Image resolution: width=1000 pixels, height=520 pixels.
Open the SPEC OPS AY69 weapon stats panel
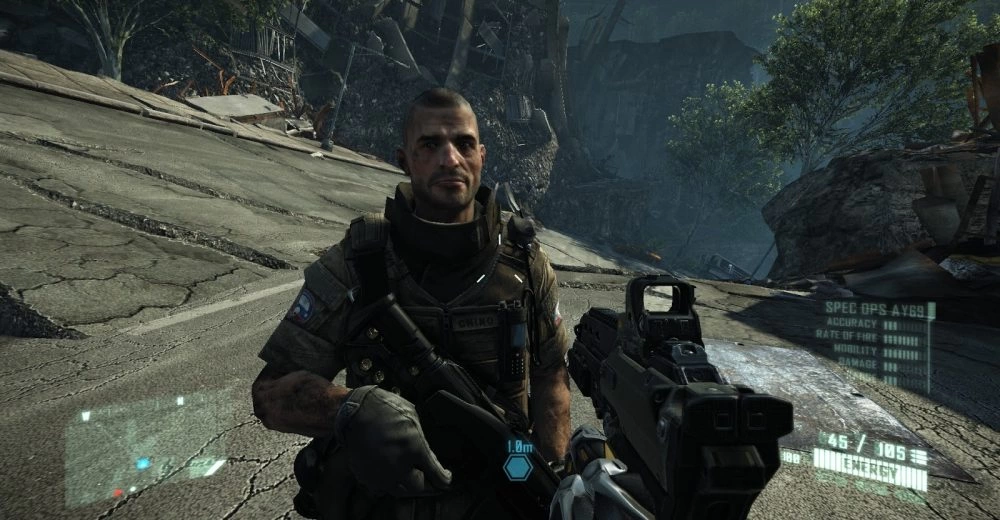click(x=877, y=343)
